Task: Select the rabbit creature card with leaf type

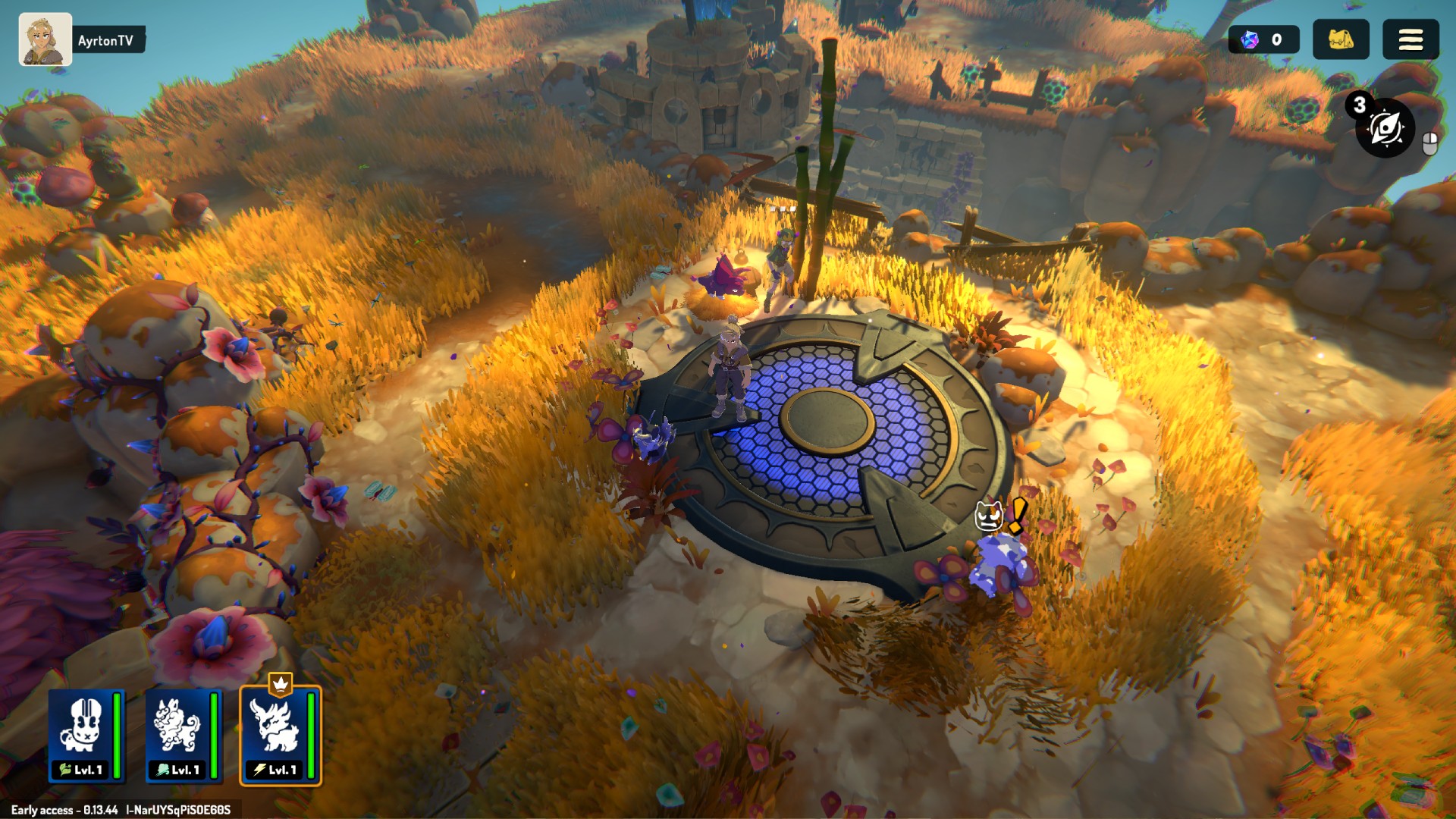Action: pos(86,735)
